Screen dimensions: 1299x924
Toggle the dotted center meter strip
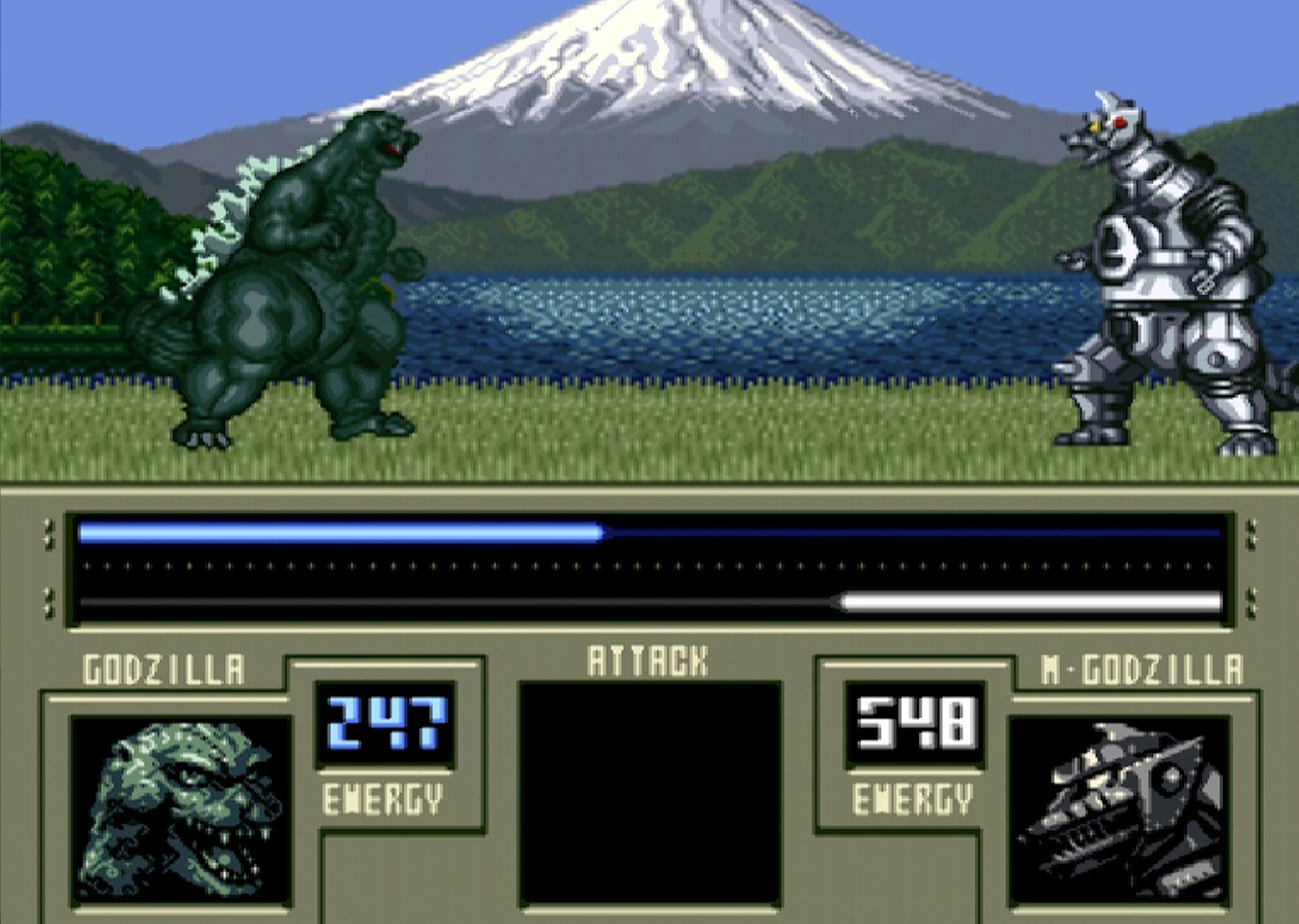click(x=650, y=566)
